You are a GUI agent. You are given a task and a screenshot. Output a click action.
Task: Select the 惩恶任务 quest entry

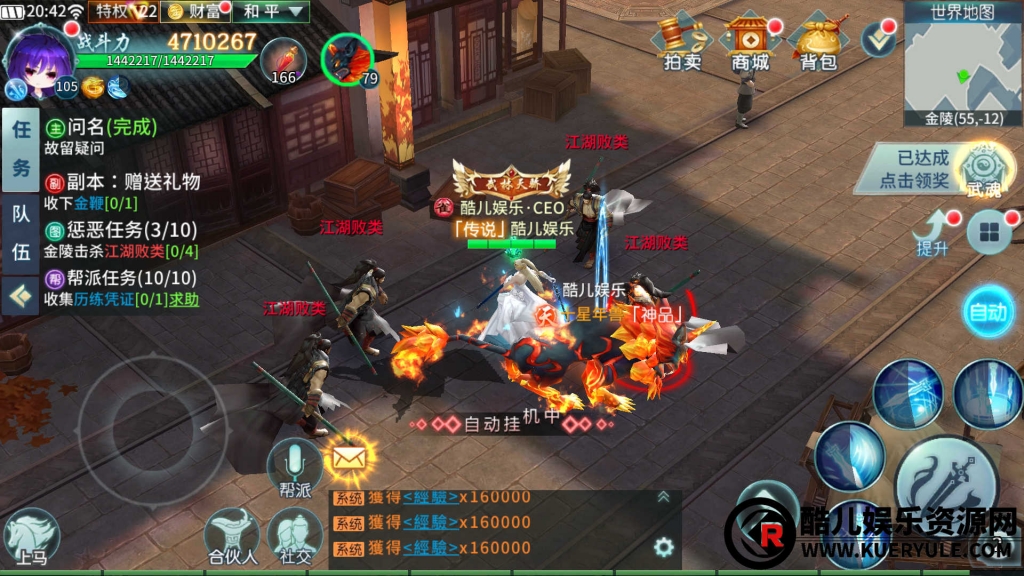120,241
